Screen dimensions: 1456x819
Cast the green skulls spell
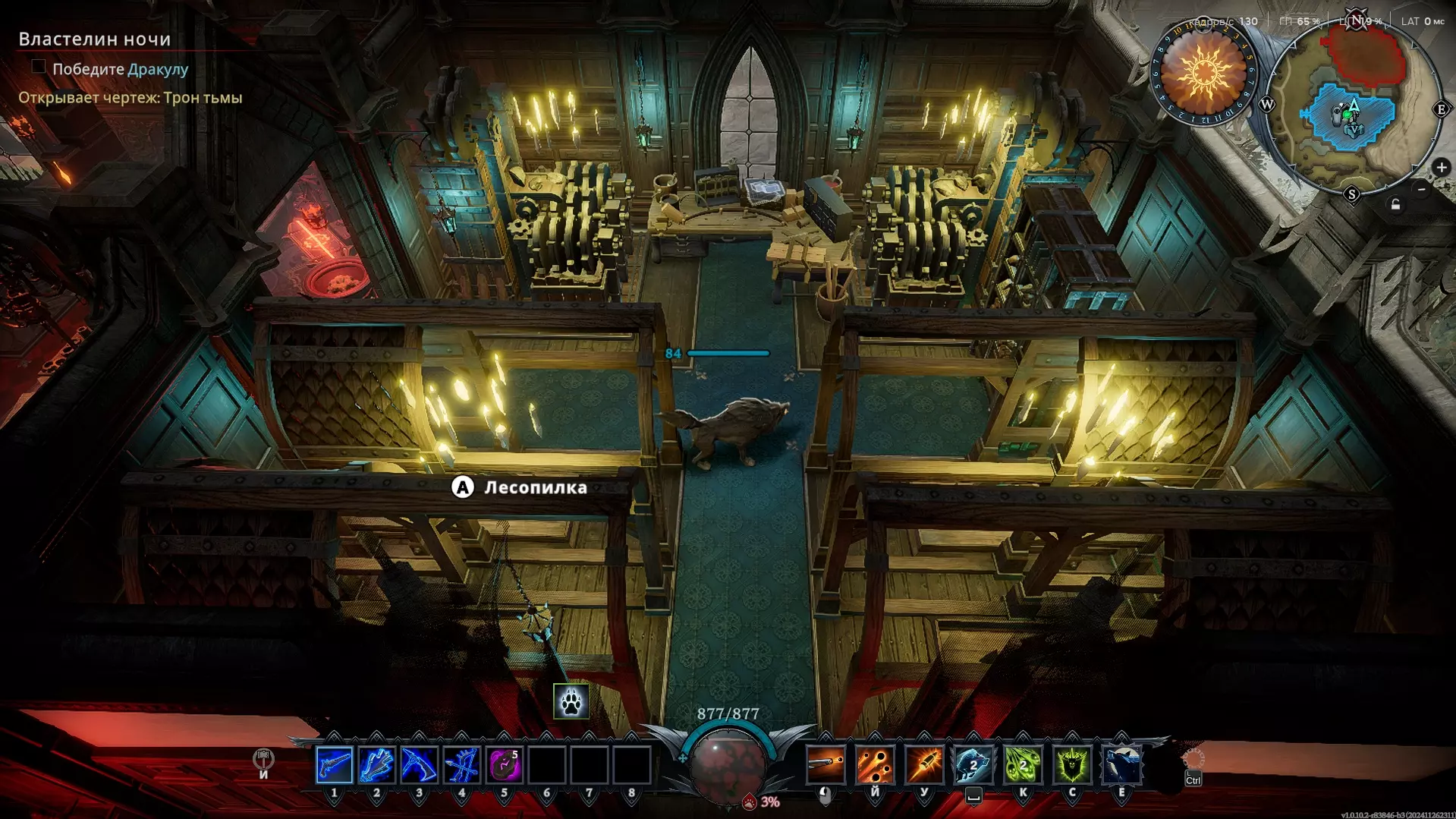click(1023, 764)
